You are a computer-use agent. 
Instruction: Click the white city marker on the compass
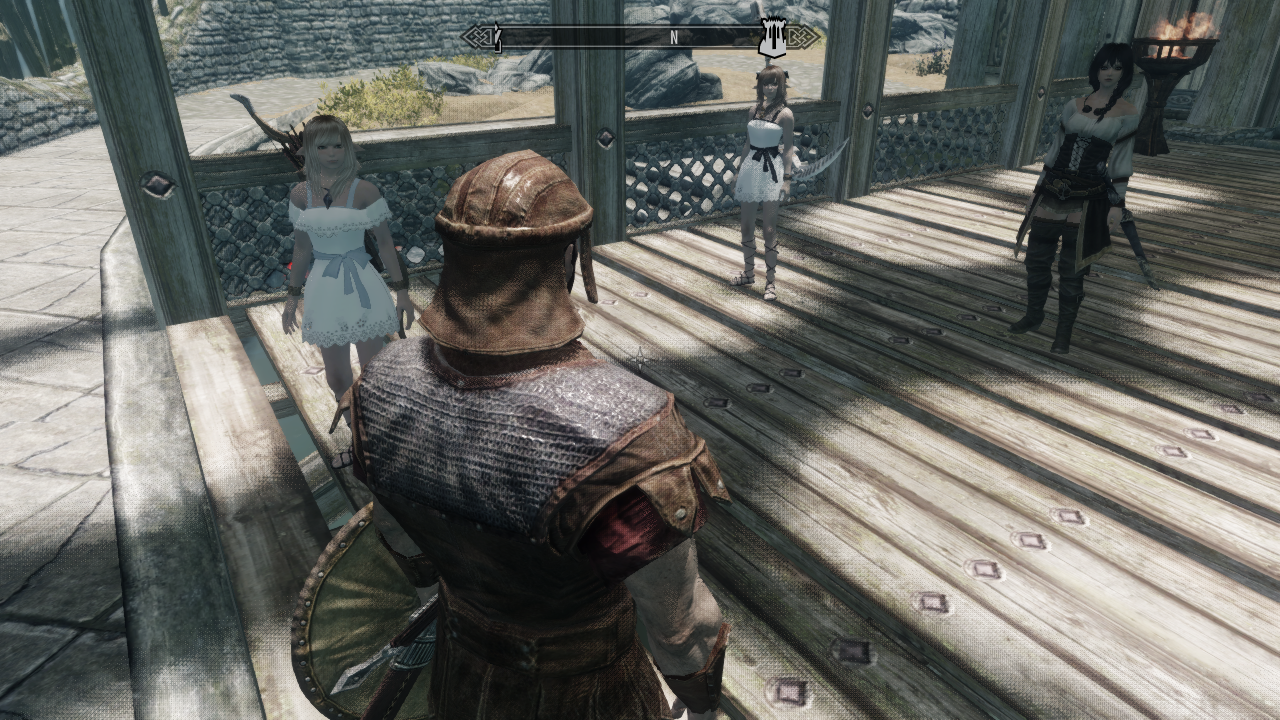tap(770, 38)
